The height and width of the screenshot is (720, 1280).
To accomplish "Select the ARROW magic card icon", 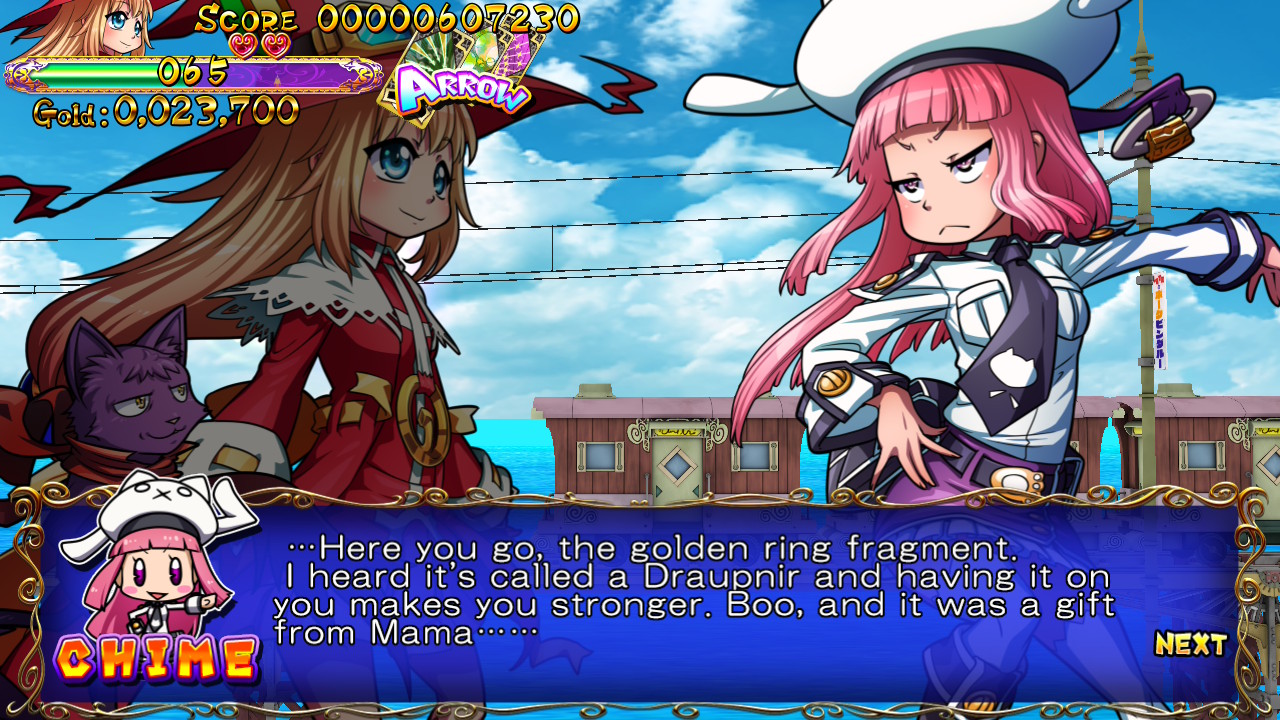I will (462, 79).
